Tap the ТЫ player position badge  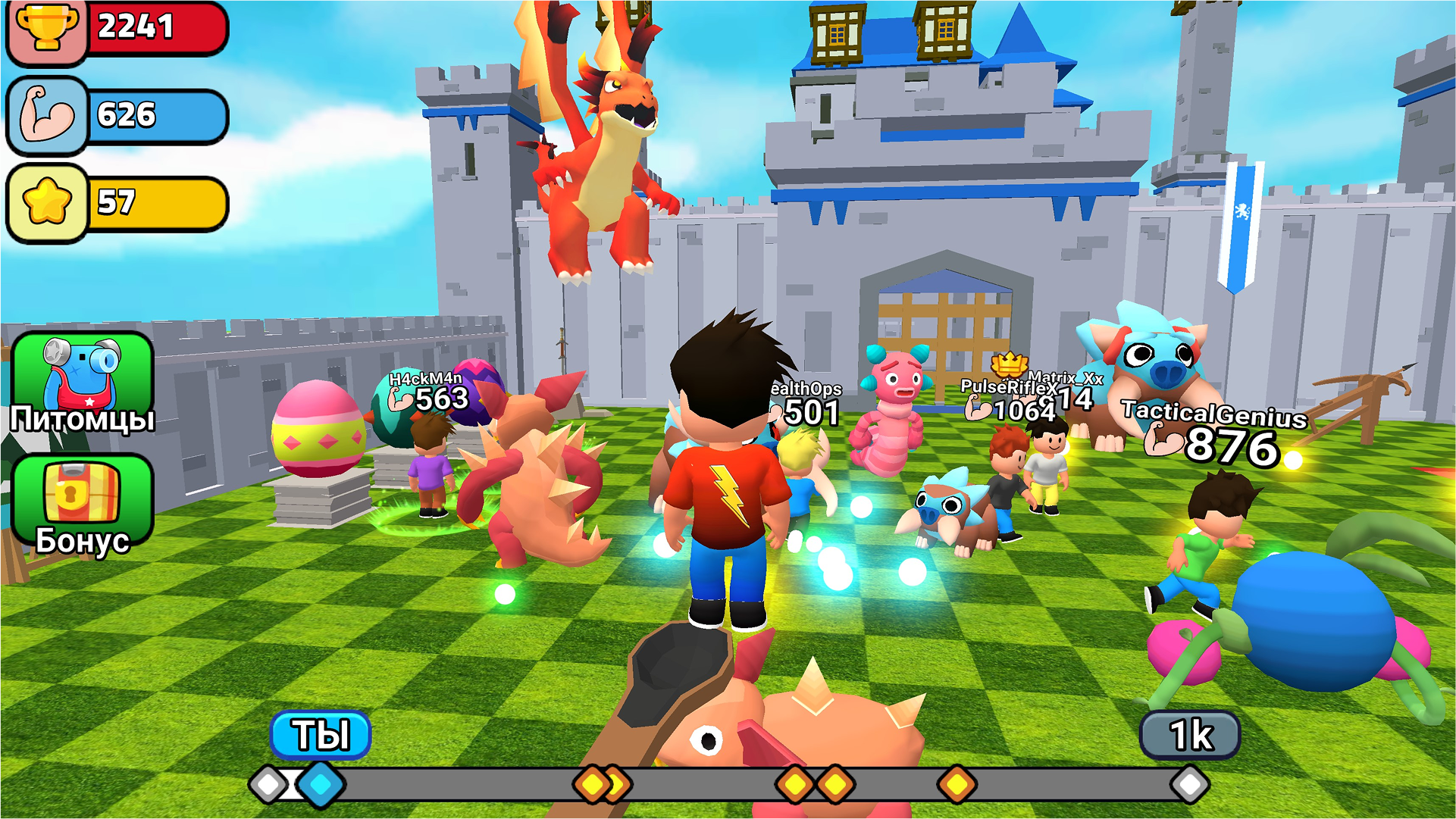click(321, 733)
